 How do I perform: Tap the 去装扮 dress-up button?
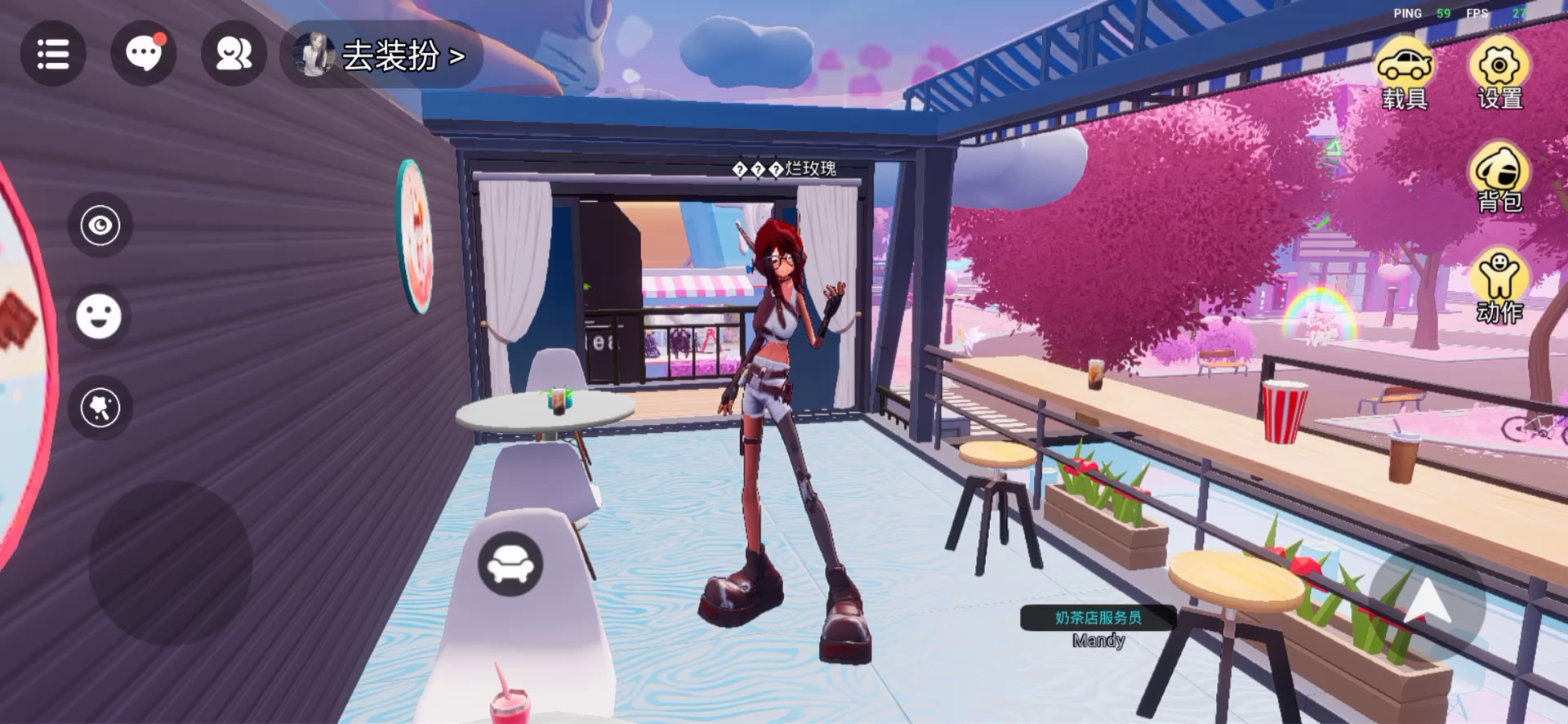pos(382,56)
